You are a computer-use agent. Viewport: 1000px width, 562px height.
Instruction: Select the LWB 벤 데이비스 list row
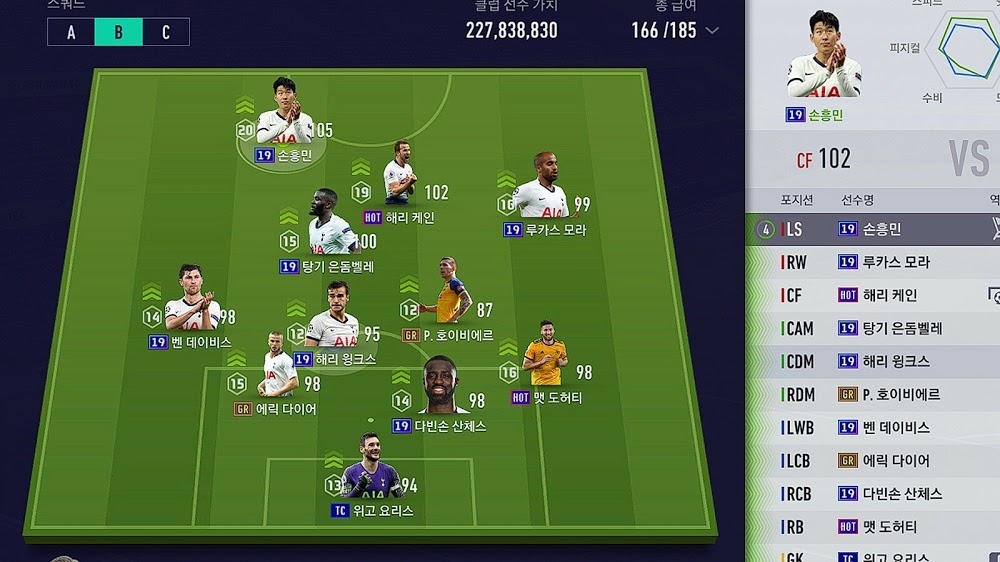tap(872, 427)
